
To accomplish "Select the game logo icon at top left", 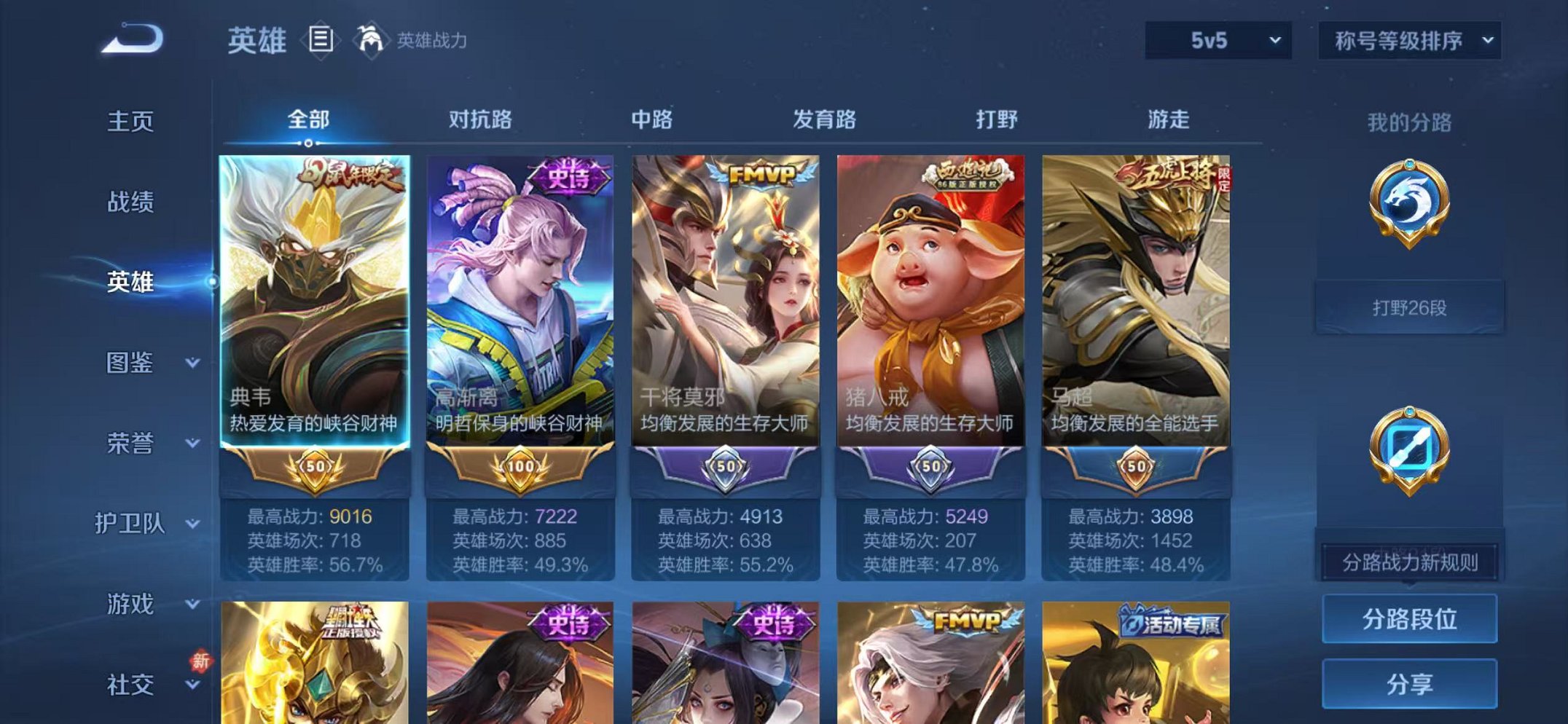I will (133, 40).
